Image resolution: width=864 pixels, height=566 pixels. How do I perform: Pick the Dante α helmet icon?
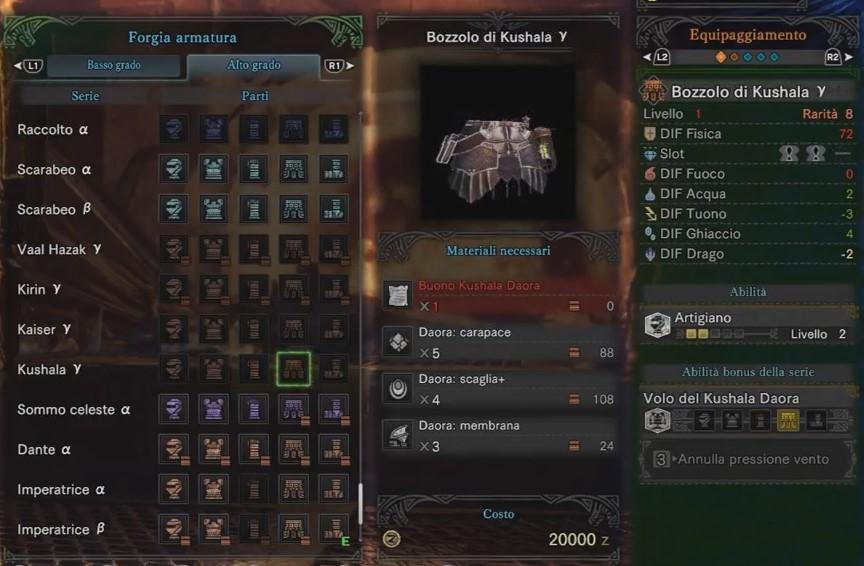[x=174, y=449]
